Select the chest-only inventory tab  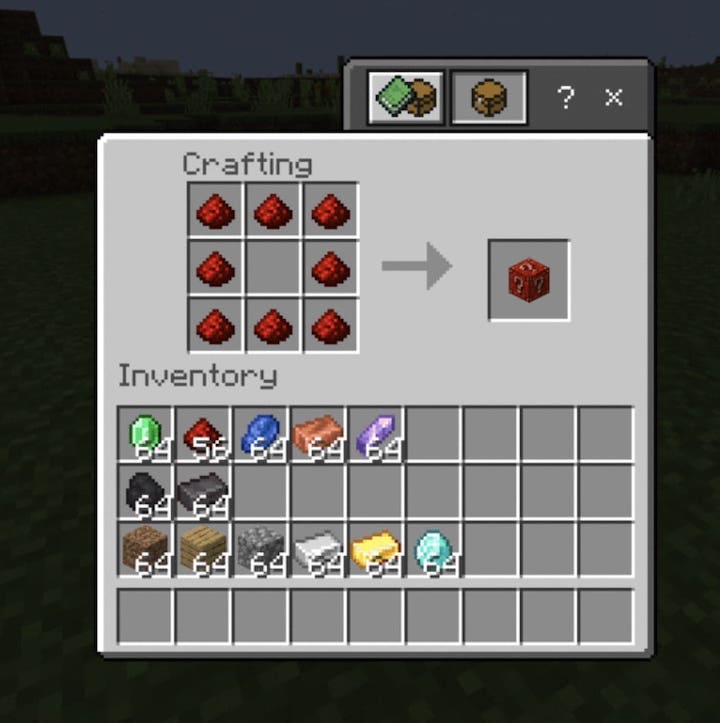coord(488,97)
